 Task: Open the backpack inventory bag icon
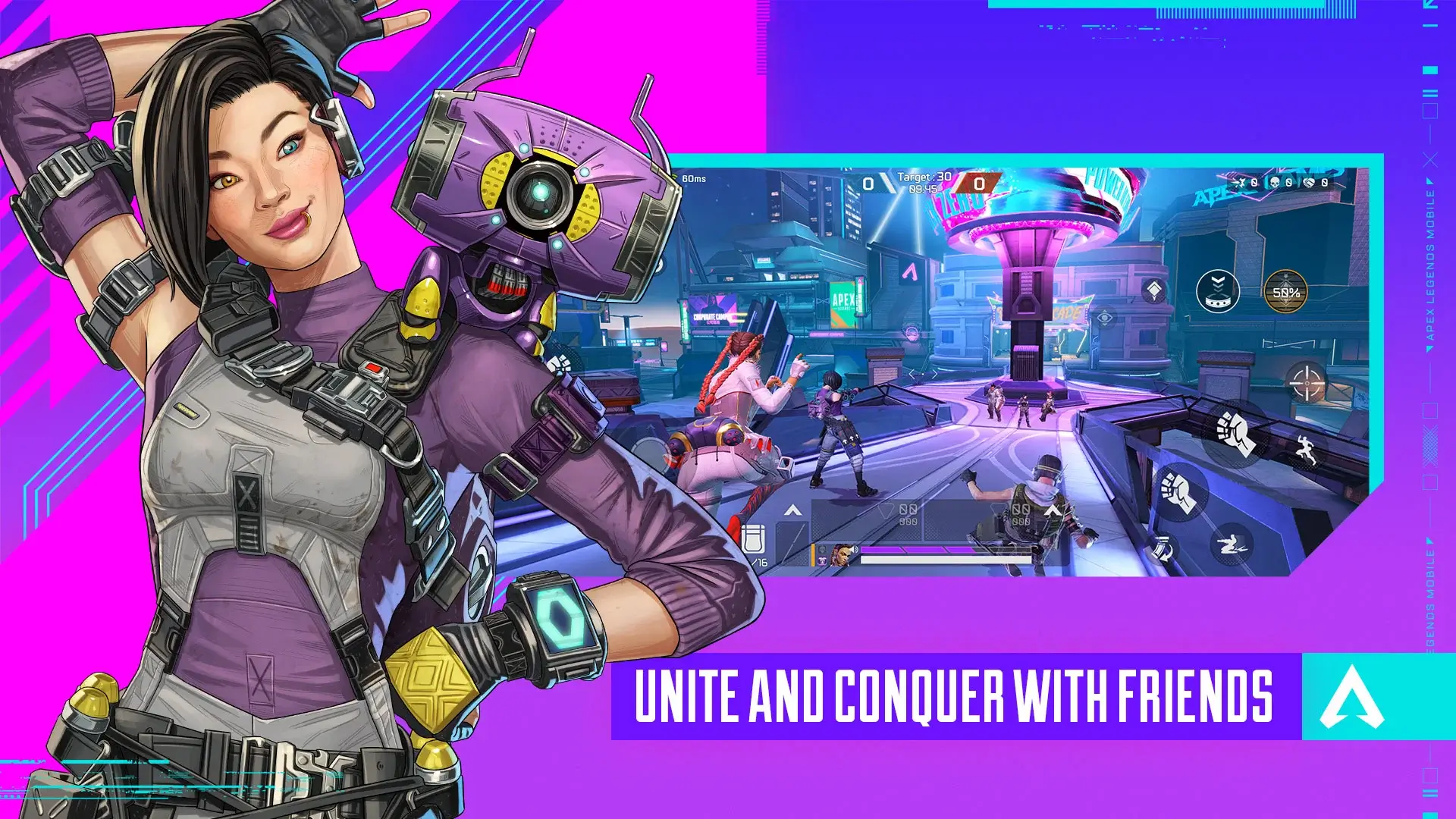(x=753, y=539)
